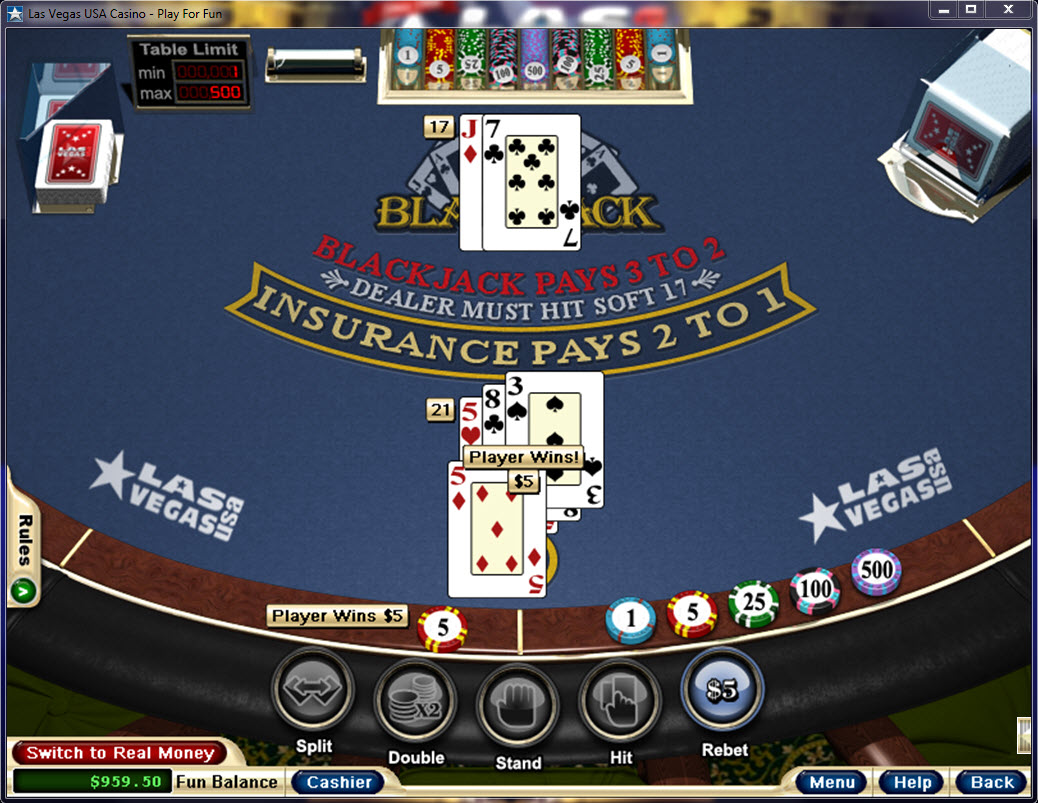The image size is (1038, 803).
Task: Select the $100 black chip
Action: click(x=815, y=590)
